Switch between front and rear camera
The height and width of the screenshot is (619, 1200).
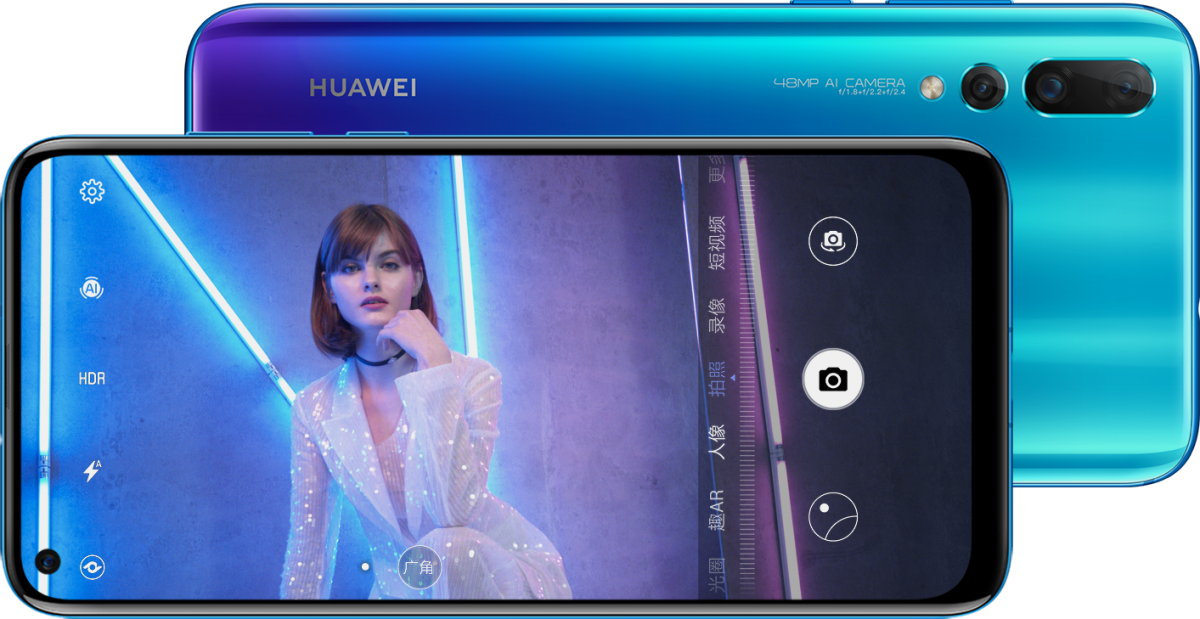(833, 241)
